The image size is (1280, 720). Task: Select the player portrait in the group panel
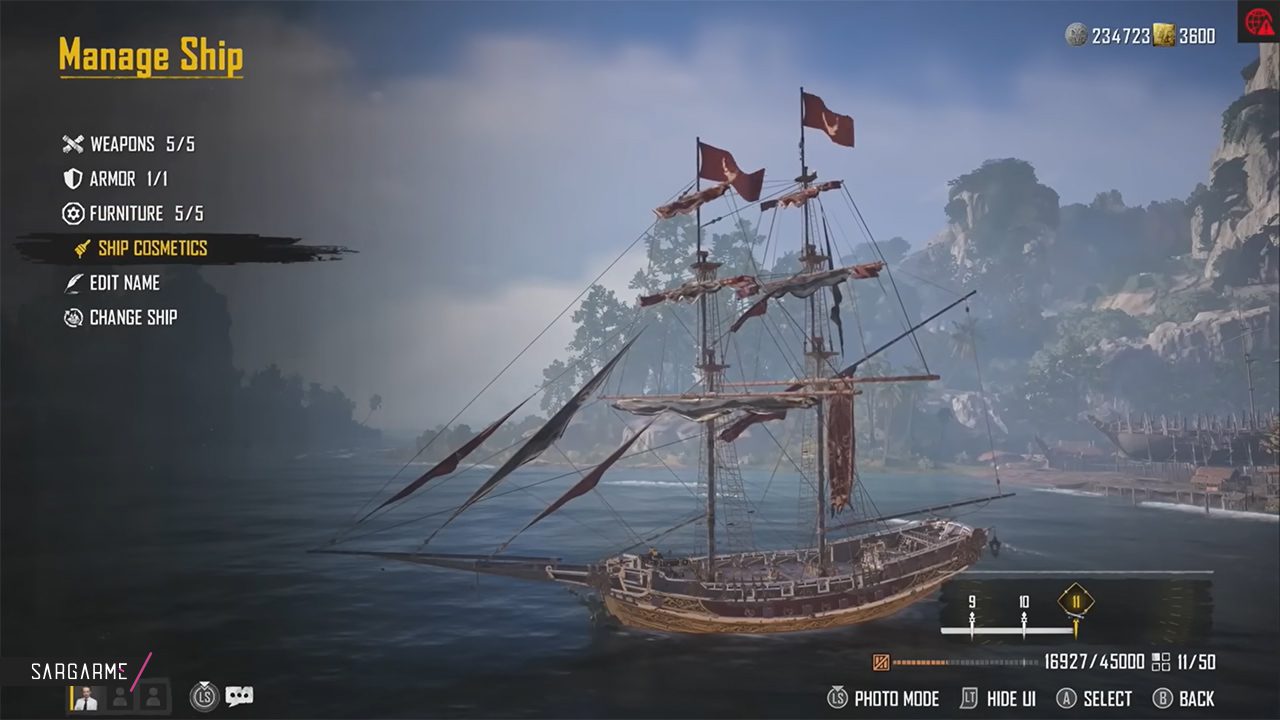[86, 697]
